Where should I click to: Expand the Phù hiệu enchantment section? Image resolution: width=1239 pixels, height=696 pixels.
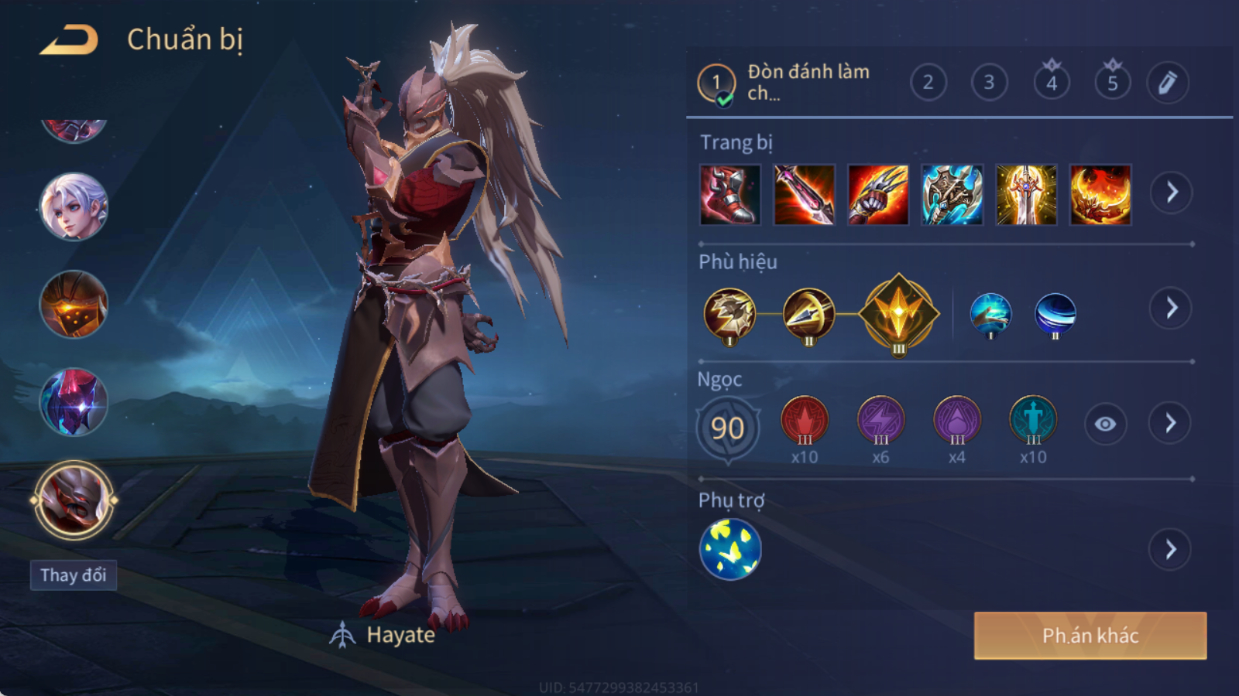point(1171,308)
